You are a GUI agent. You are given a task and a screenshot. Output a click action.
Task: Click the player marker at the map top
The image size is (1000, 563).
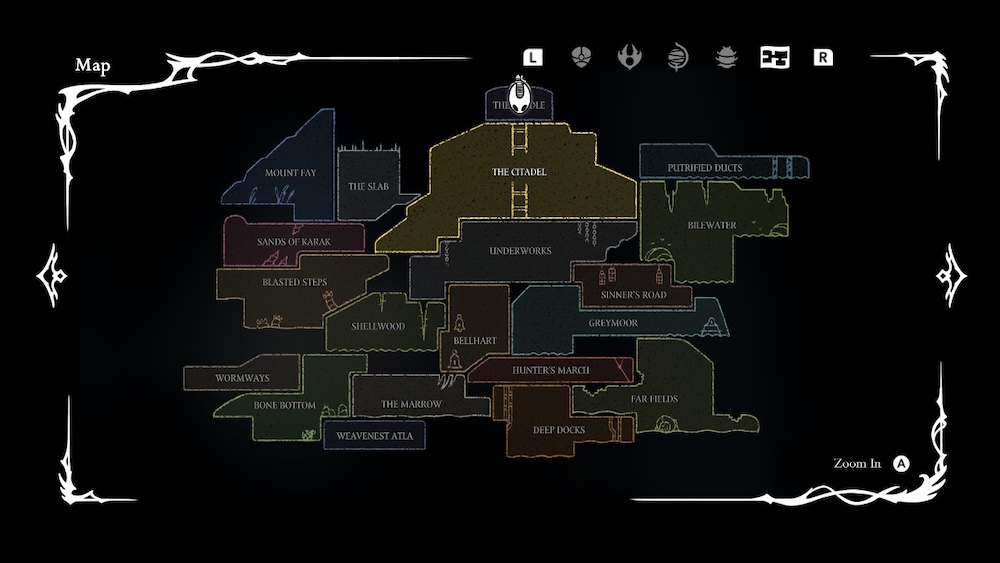520,97
